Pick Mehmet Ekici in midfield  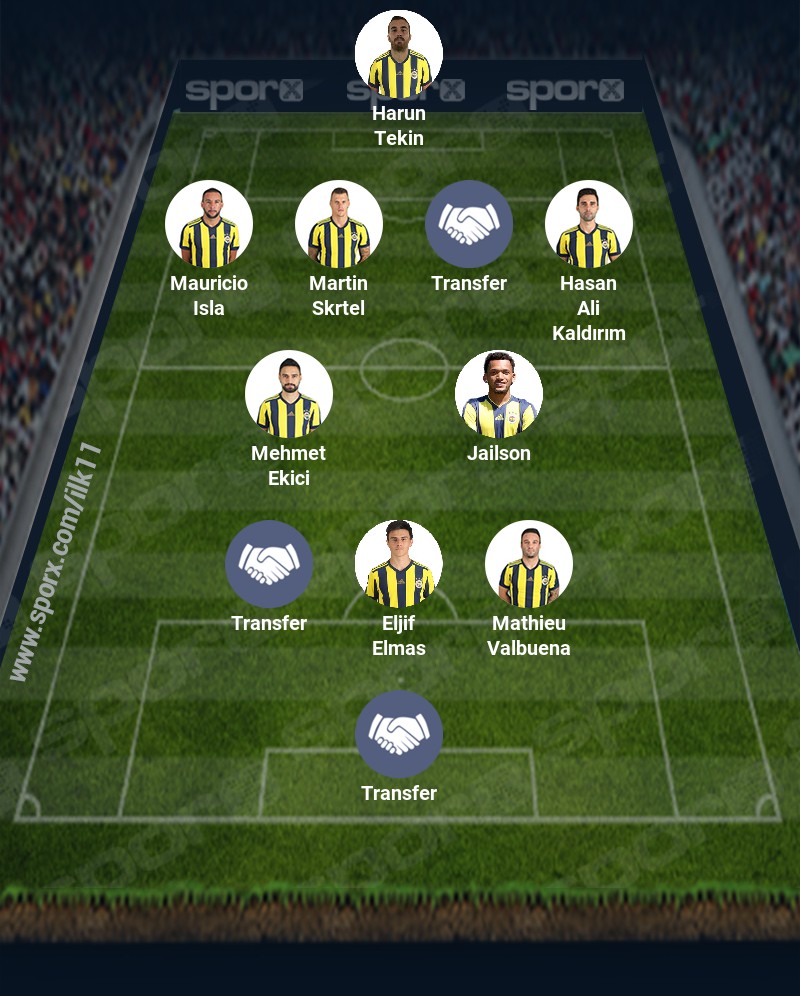pos(289,394)
